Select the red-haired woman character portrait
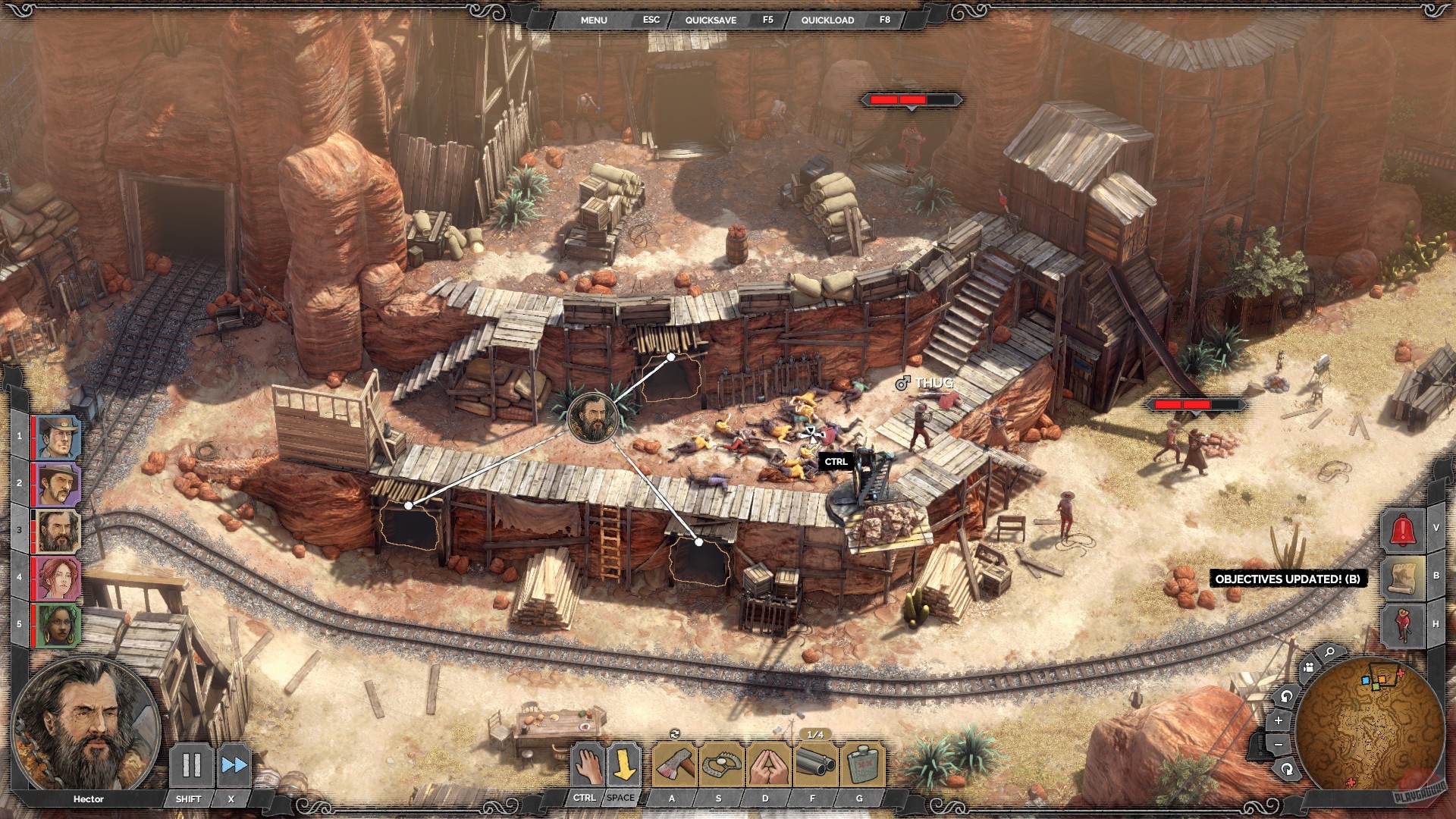The image size is (1456, 819). point(57,578)
